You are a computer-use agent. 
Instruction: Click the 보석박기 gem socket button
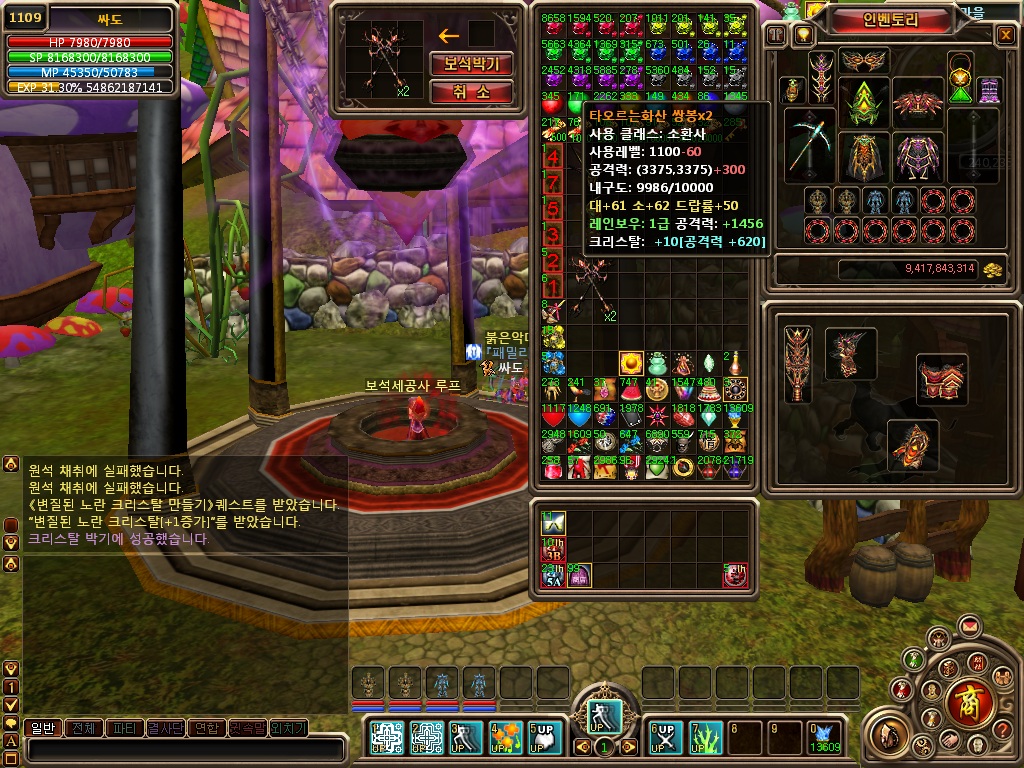[x=472, y=64]
